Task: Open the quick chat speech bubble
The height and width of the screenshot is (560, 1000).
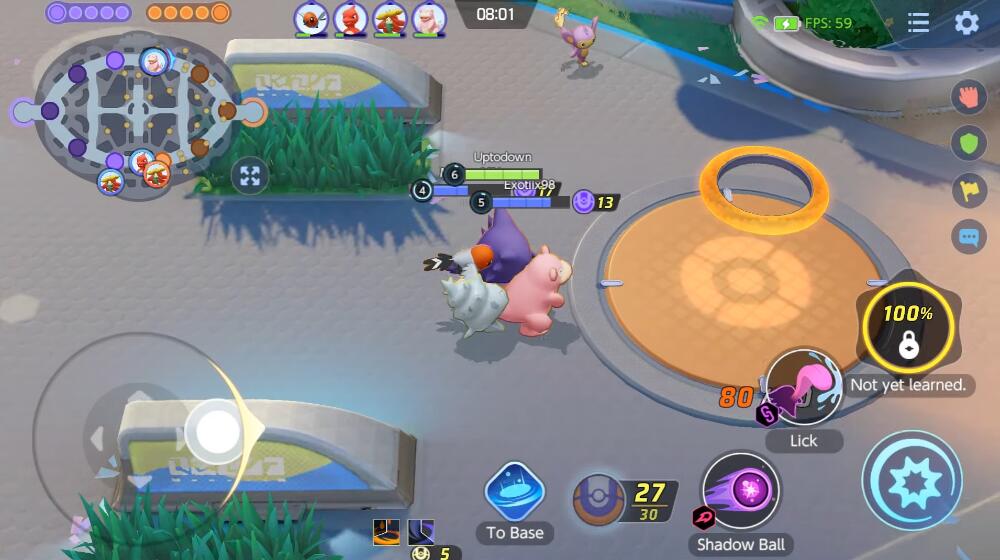Action: pyautogui.click(x=968, y=238)
